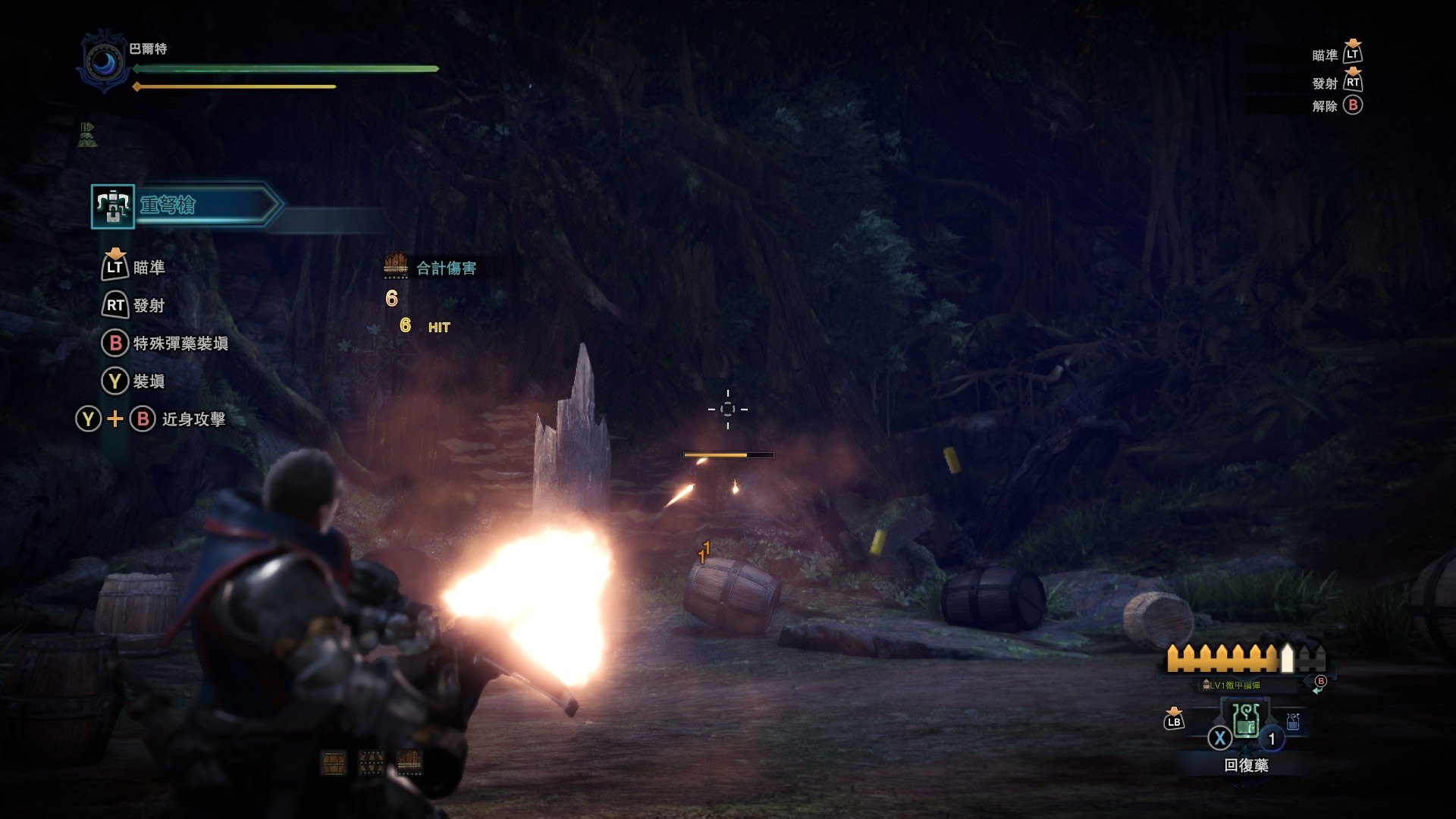1456x819 pixels.
Task: Select the studded barrel icon in the middle
Action: [371, 763]
